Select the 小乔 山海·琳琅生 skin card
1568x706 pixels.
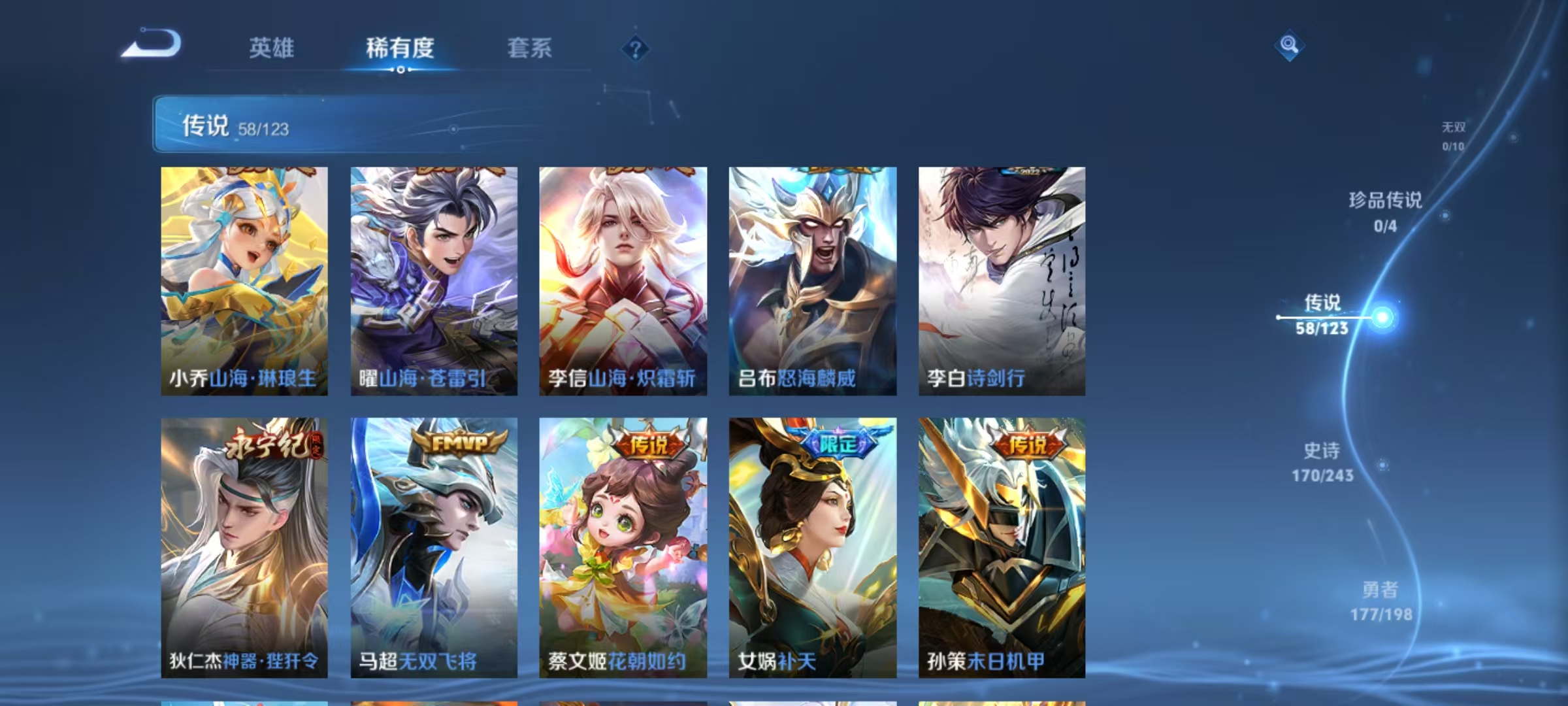pos(244,281)
